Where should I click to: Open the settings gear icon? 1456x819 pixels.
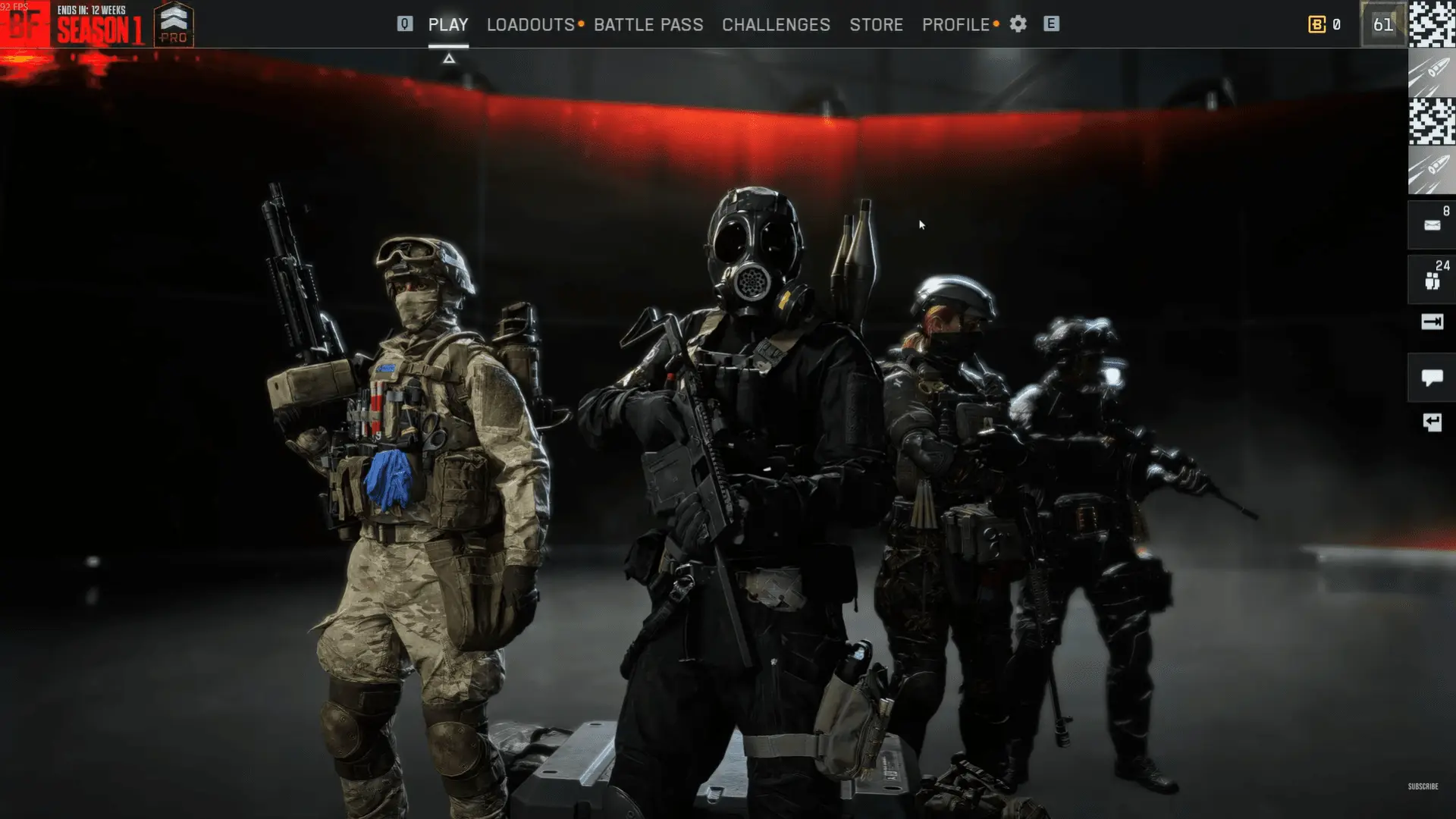click(1017, 24)
